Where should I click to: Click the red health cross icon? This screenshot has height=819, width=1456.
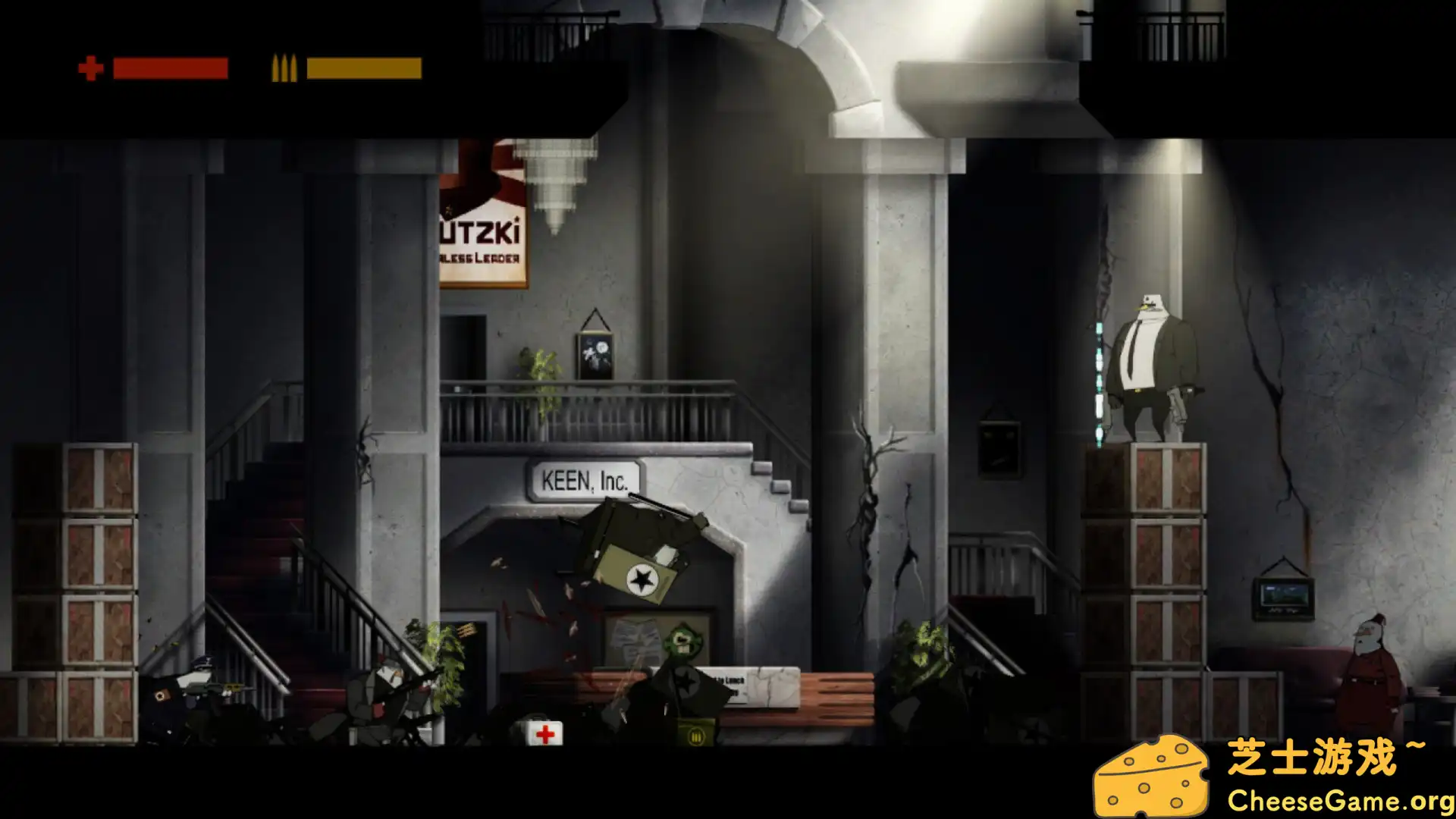90,70
